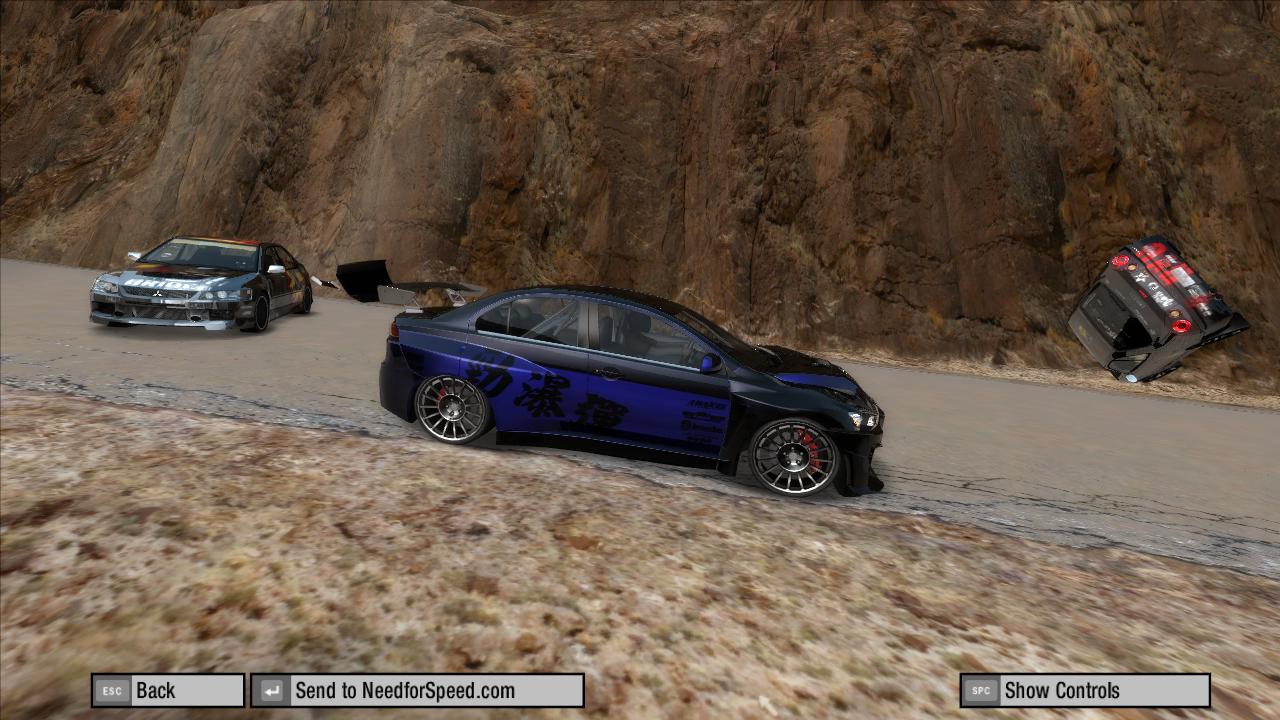Send photo to NeedforSpeed.com
1280x720 pixels.
pyautogui.click(x=417, y=690)
